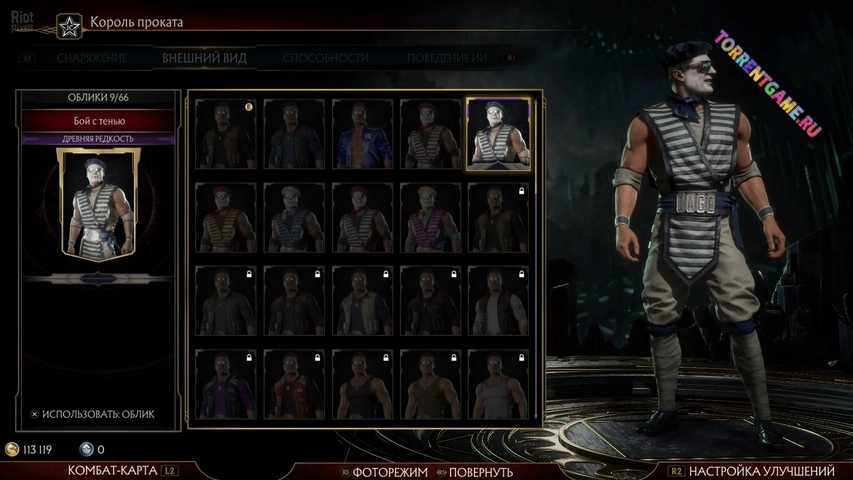The image size is (853, 480).
Task: Select the Облики 9/66 category header
Action: 98,98
